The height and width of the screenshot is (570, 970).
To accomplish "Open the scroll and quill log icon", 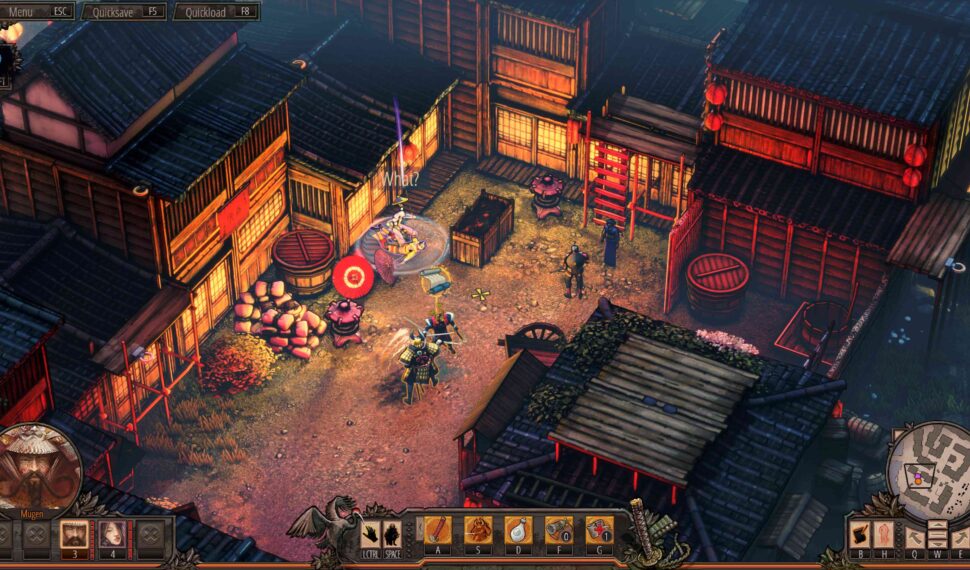I will click(x=861, y=535).
